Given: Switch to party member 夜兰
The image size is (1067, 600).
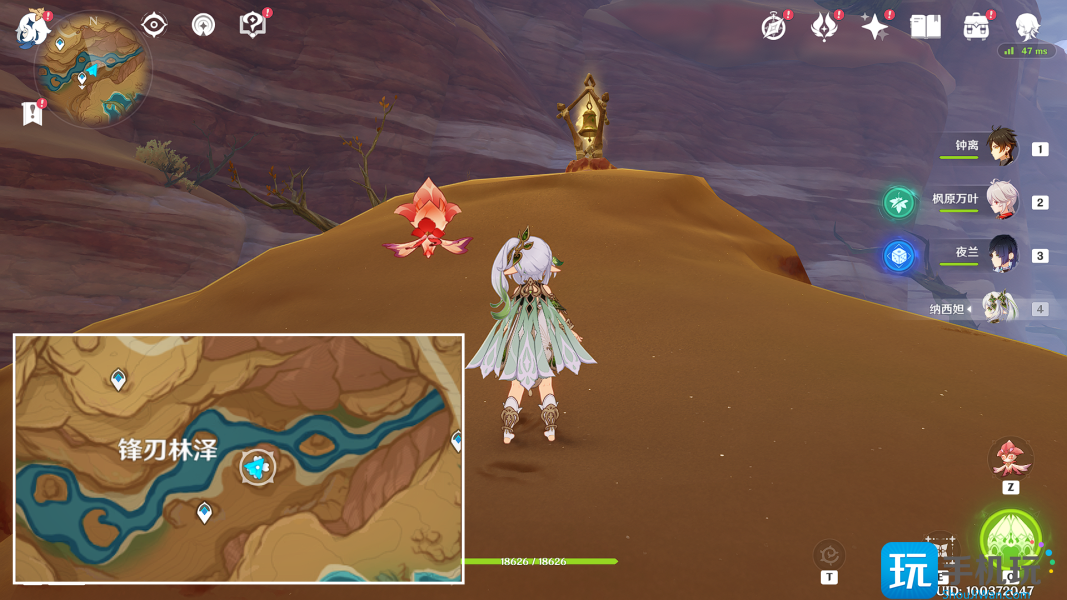Looking at the screenshot, I should 1001,254.
